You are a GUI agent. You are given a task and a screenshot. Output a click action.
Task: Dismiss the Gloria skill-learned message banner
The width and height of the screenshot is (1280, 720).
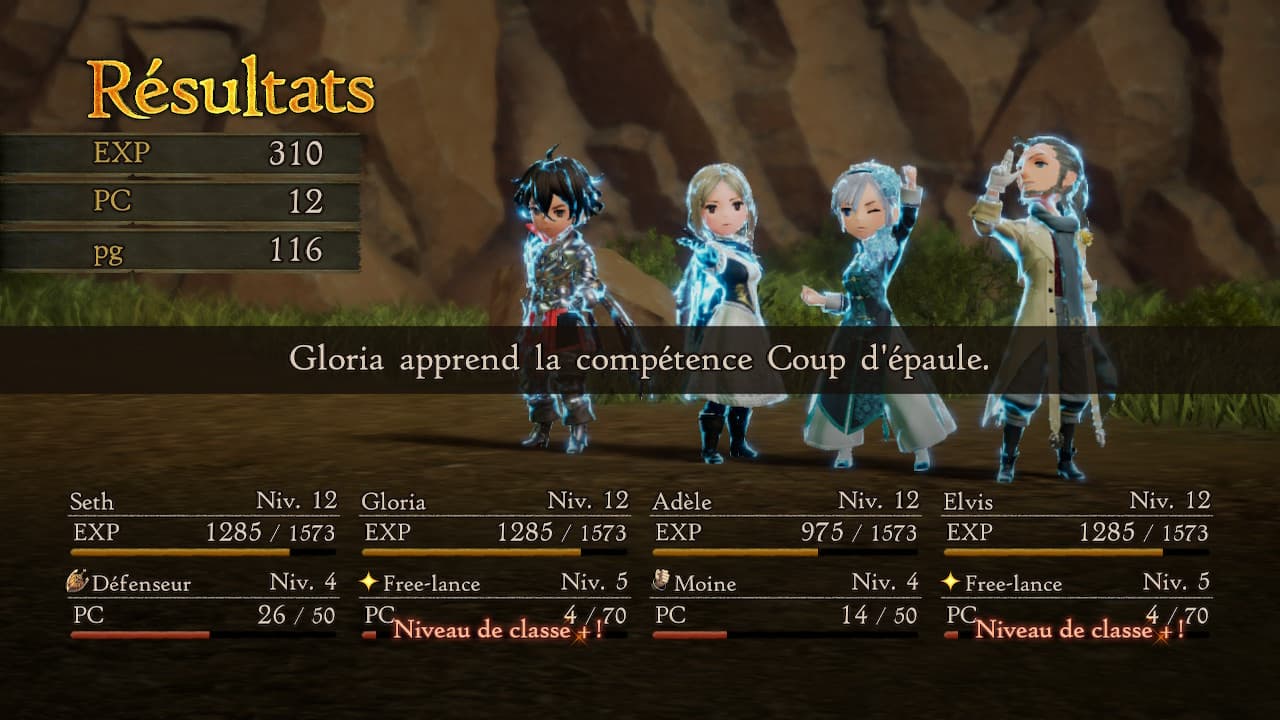(639, 360)
